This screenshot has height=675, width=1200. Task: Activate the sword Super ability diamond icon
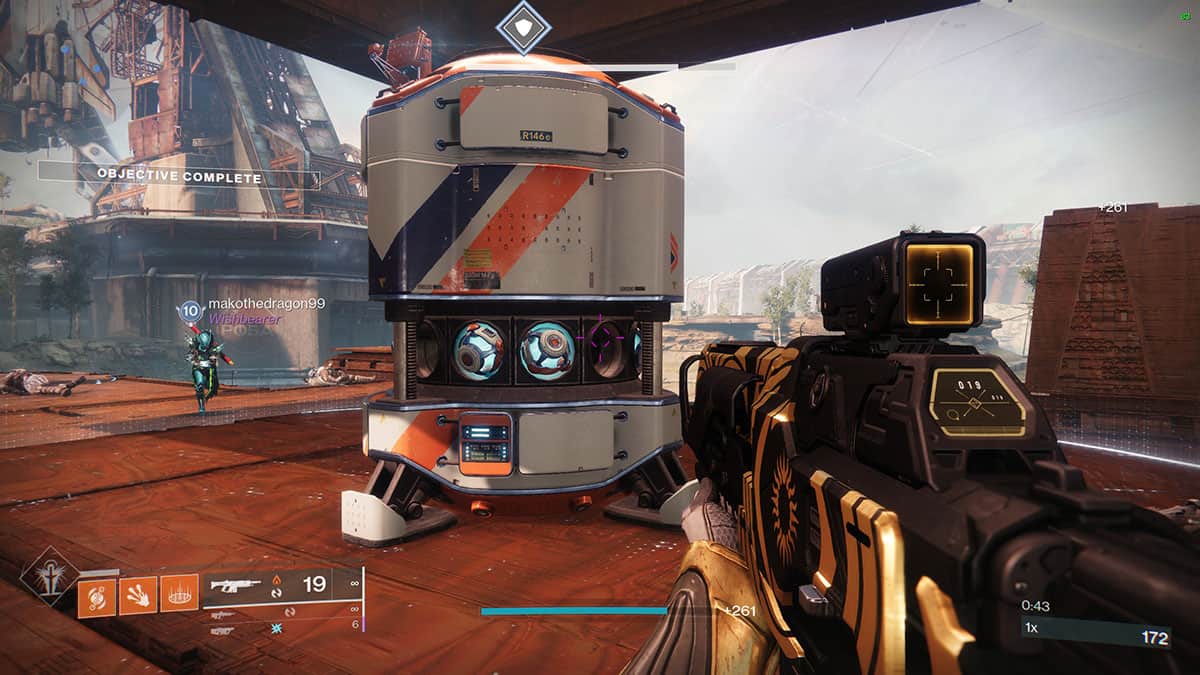click(49, 579)
